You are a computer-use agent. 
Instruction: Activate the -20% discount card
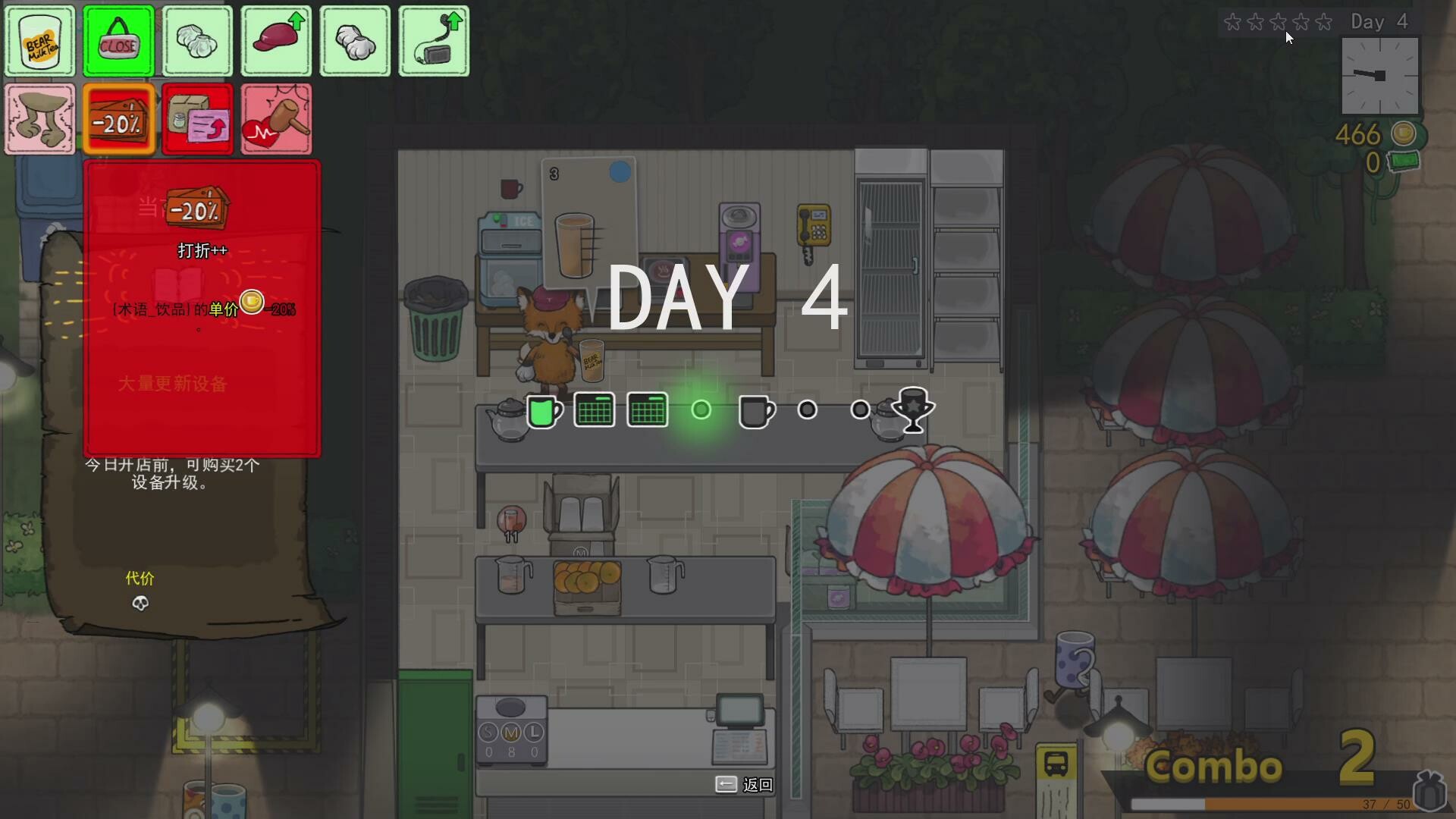pyautogui.click(x=118, y=118)
